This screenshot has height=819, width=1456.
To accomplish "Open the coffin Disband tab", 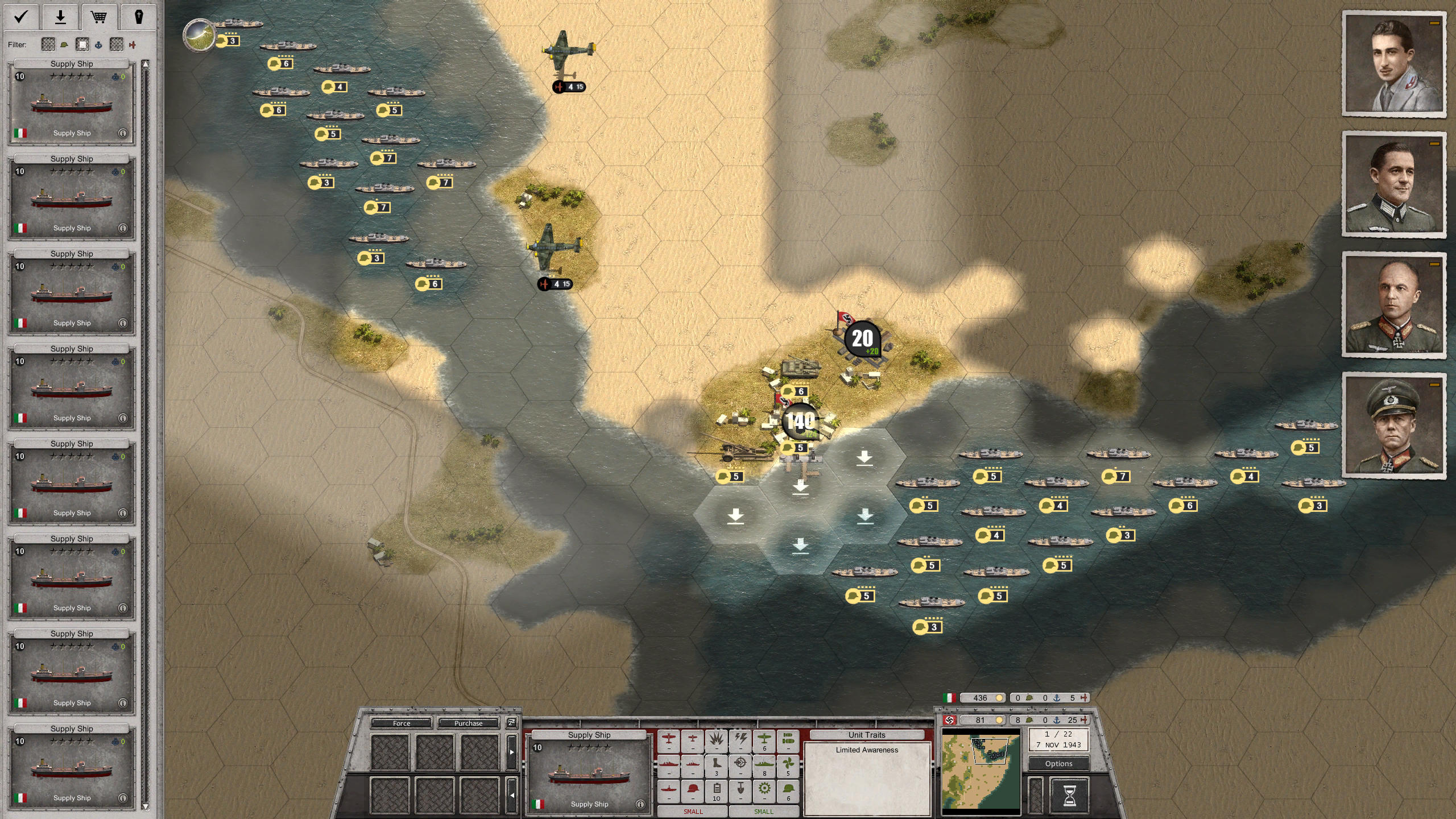I will [x=139, y=17].
